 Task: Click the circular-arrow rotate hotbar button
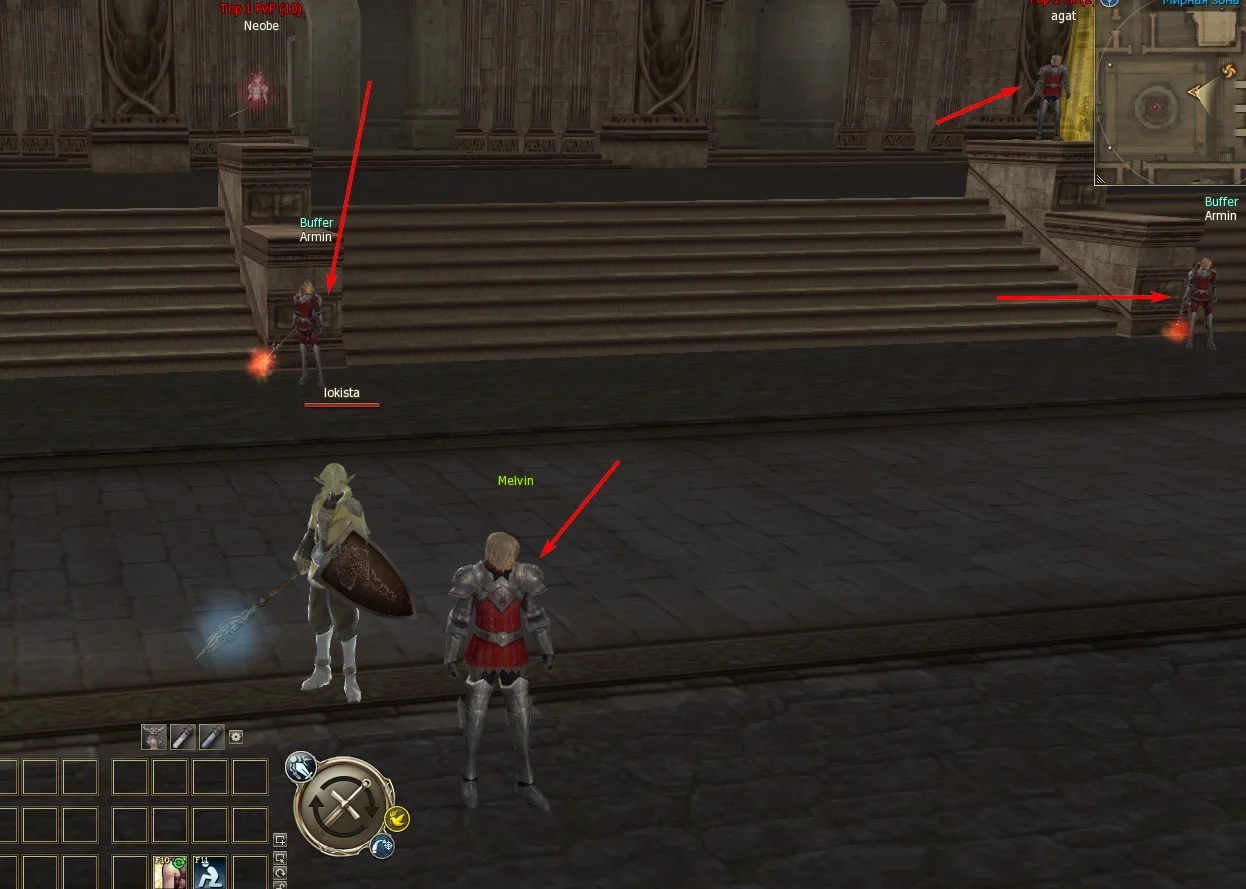pyautogui.click(x=280, y=873)
